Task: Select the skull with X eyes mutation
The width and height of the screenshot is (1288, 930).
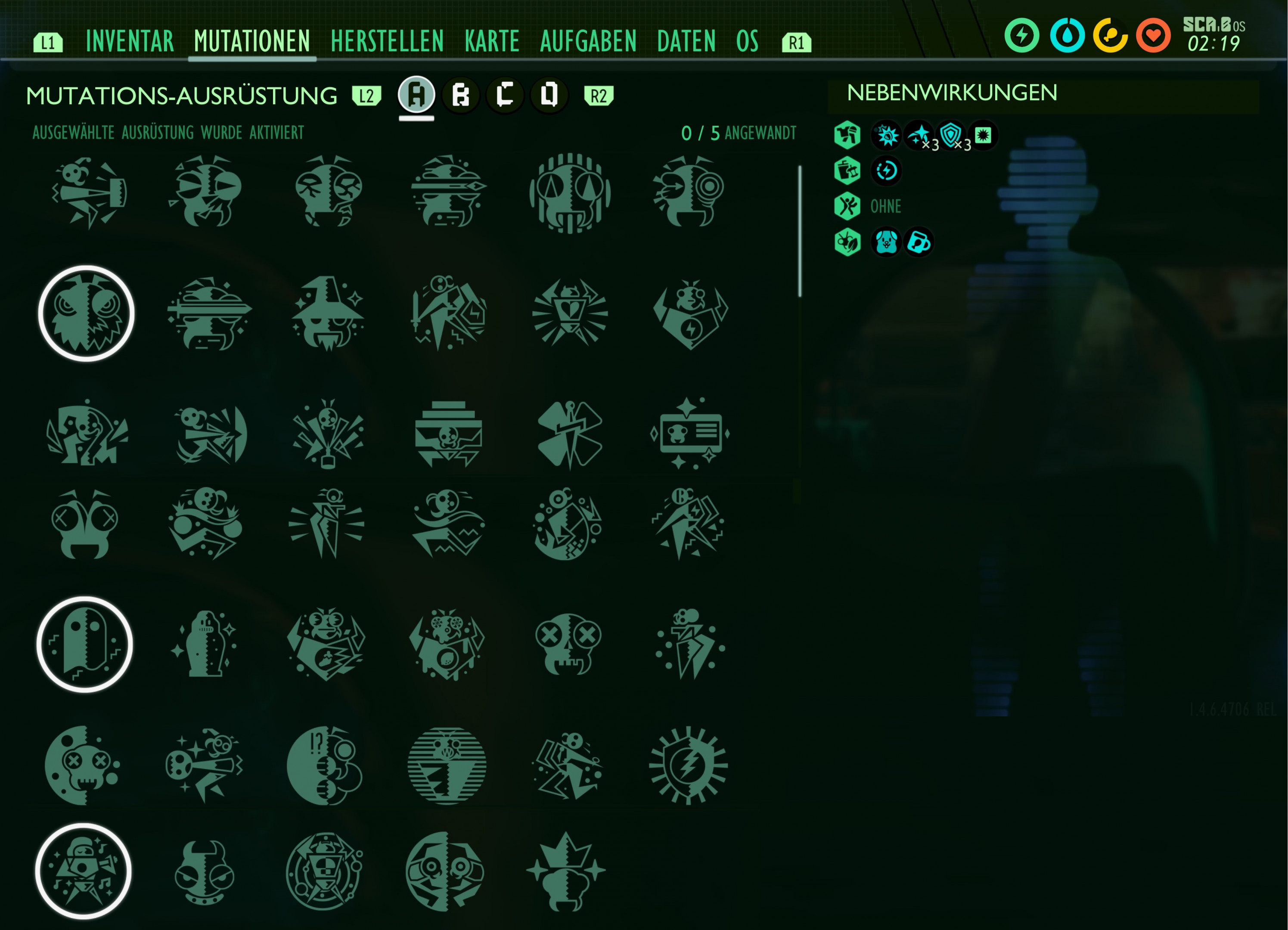Action: tap(568, 644)
